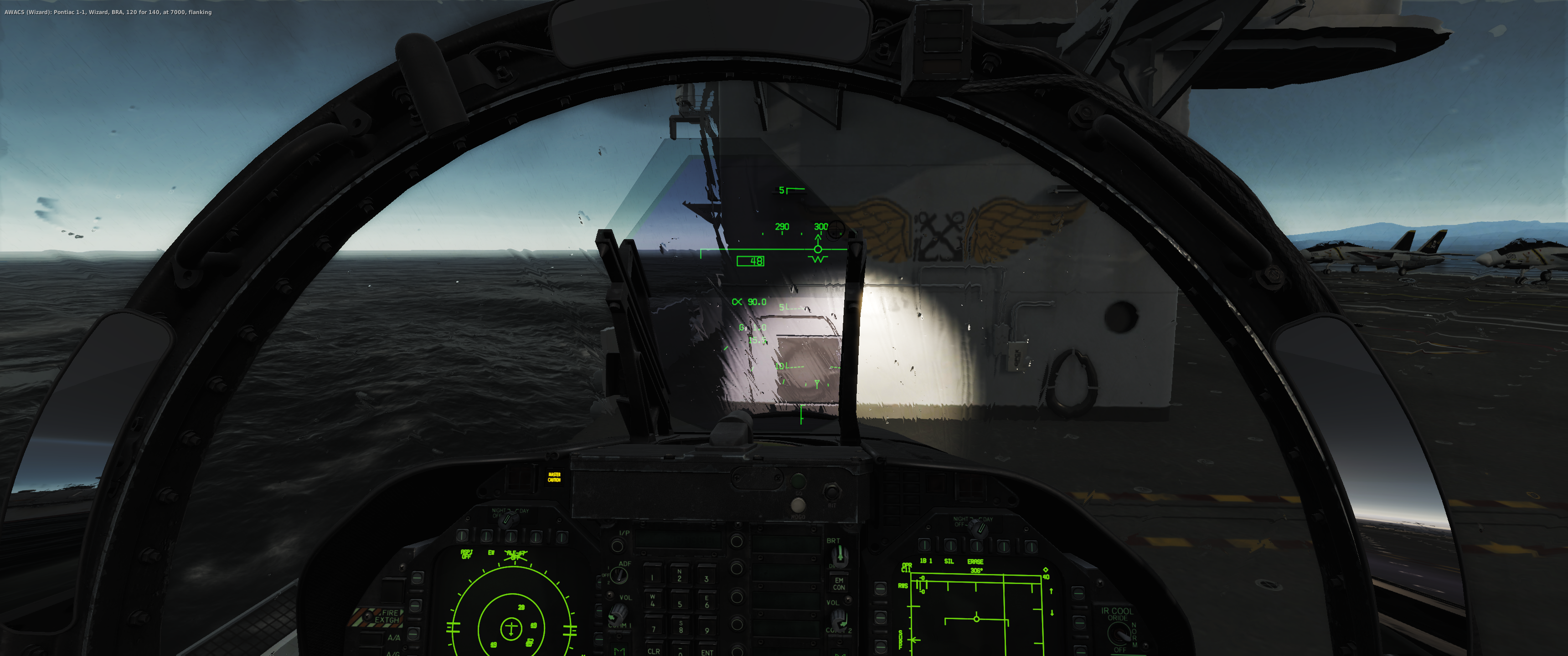Image resolution: width=1568 pixels, height=656 pixels.
Task: Acknowledge the Master Caution light
Action: [554, 477]
